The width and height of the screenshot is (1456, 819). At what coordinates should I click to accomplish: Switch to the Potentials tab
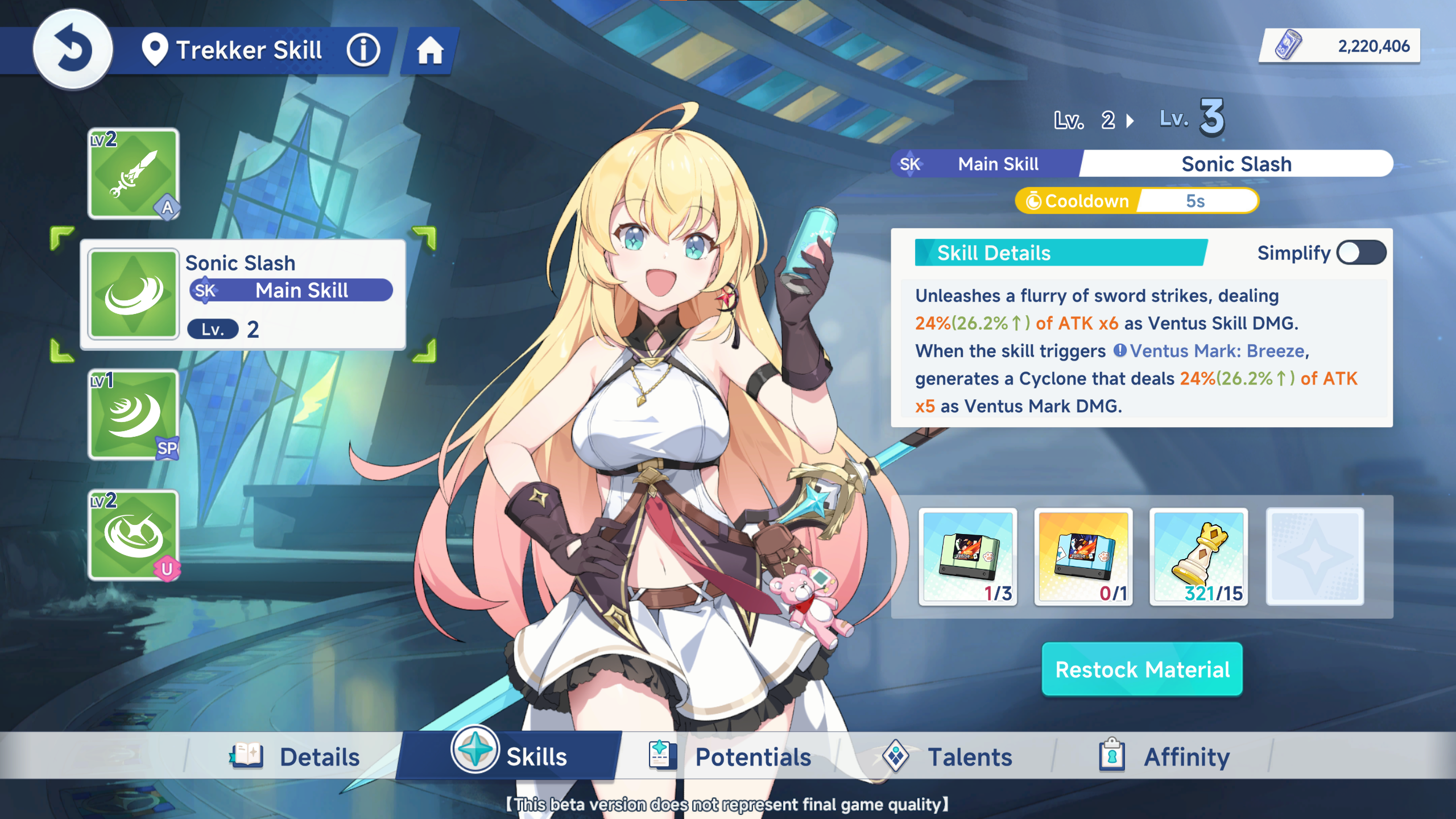tap(731, 757)
